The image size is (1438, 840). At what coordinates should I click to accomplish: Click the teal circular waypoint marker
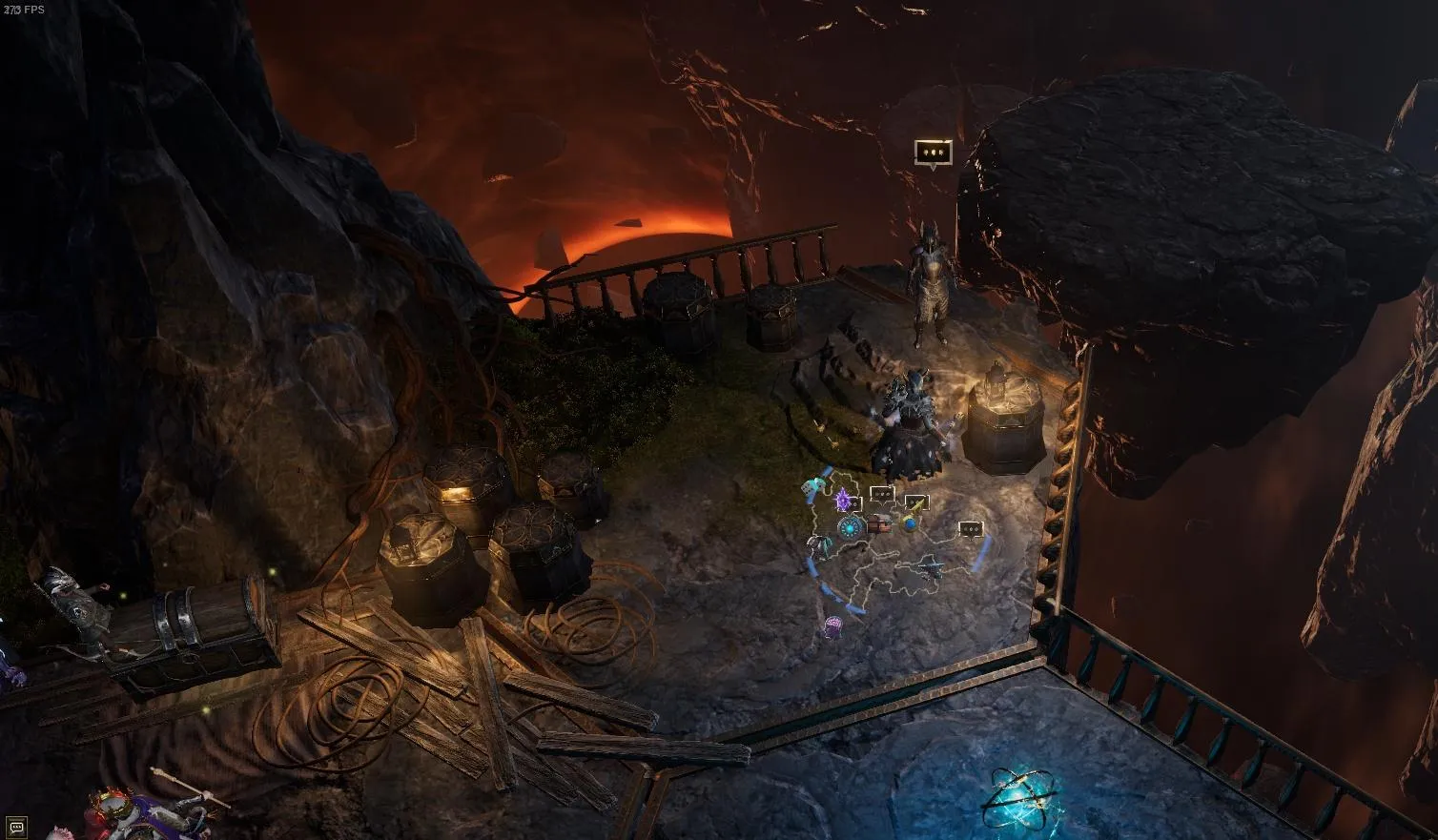coord(848,526)
